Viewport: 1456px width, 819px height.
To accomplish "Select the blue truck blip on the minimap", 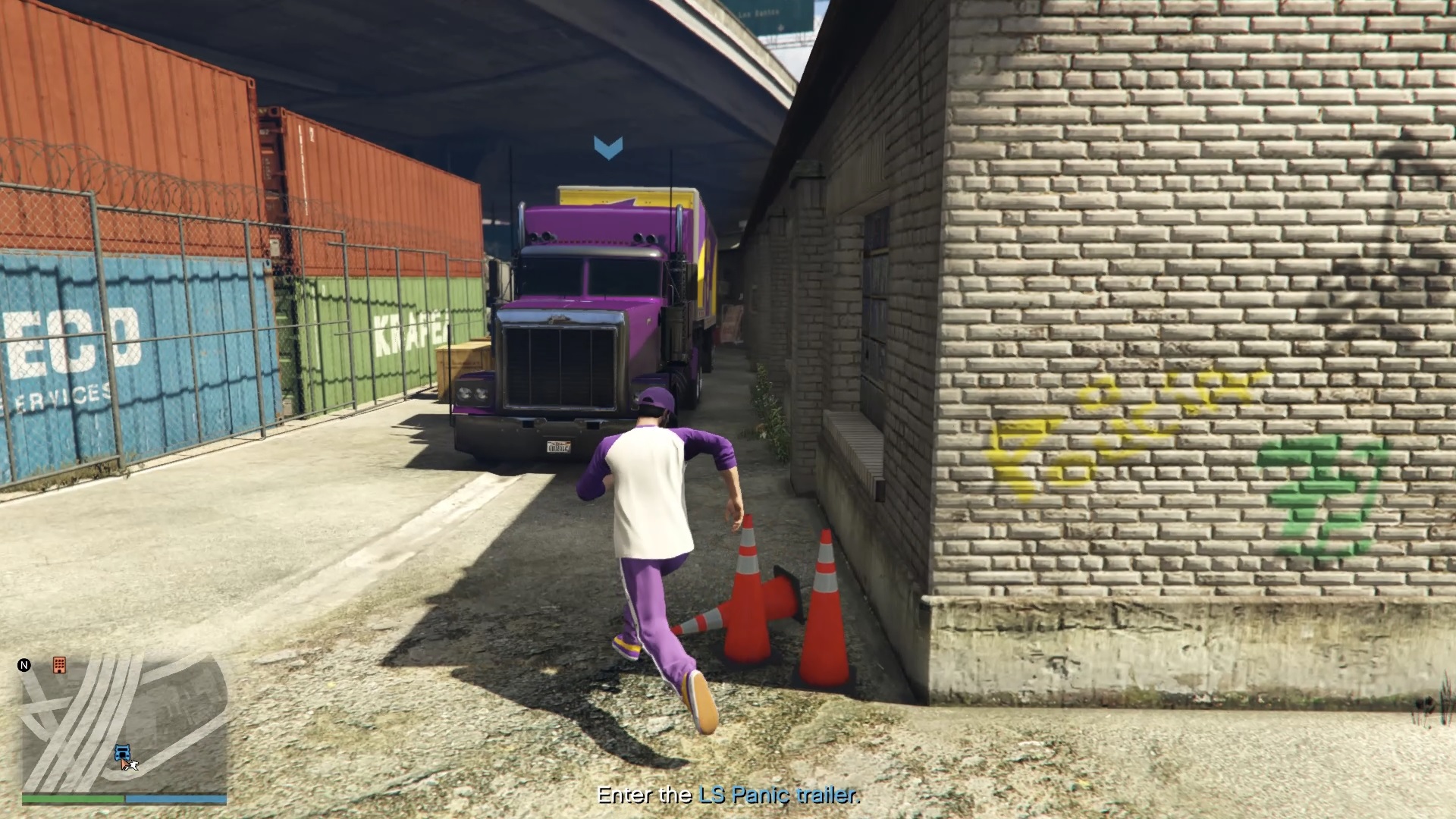I will [123, 752].
